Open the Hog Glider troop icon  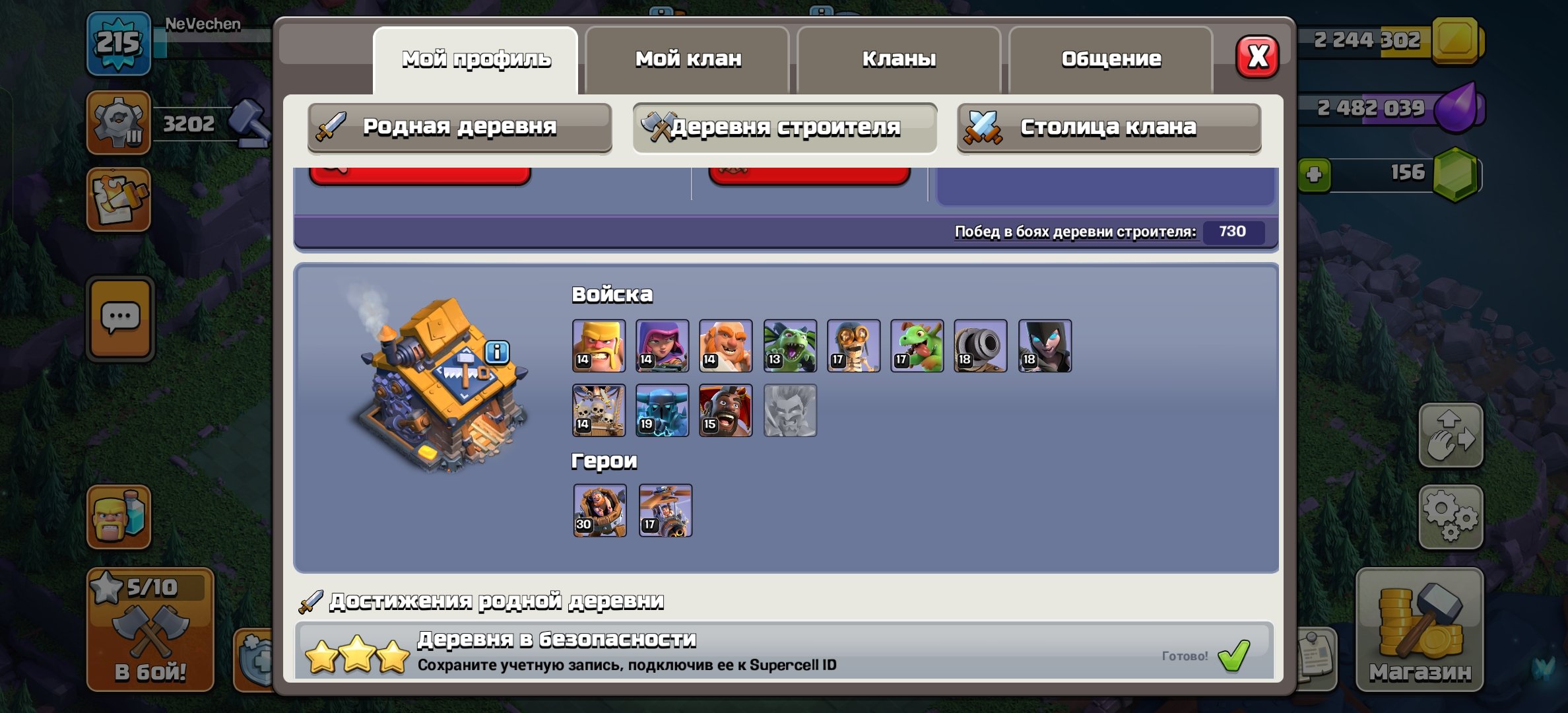726,411
